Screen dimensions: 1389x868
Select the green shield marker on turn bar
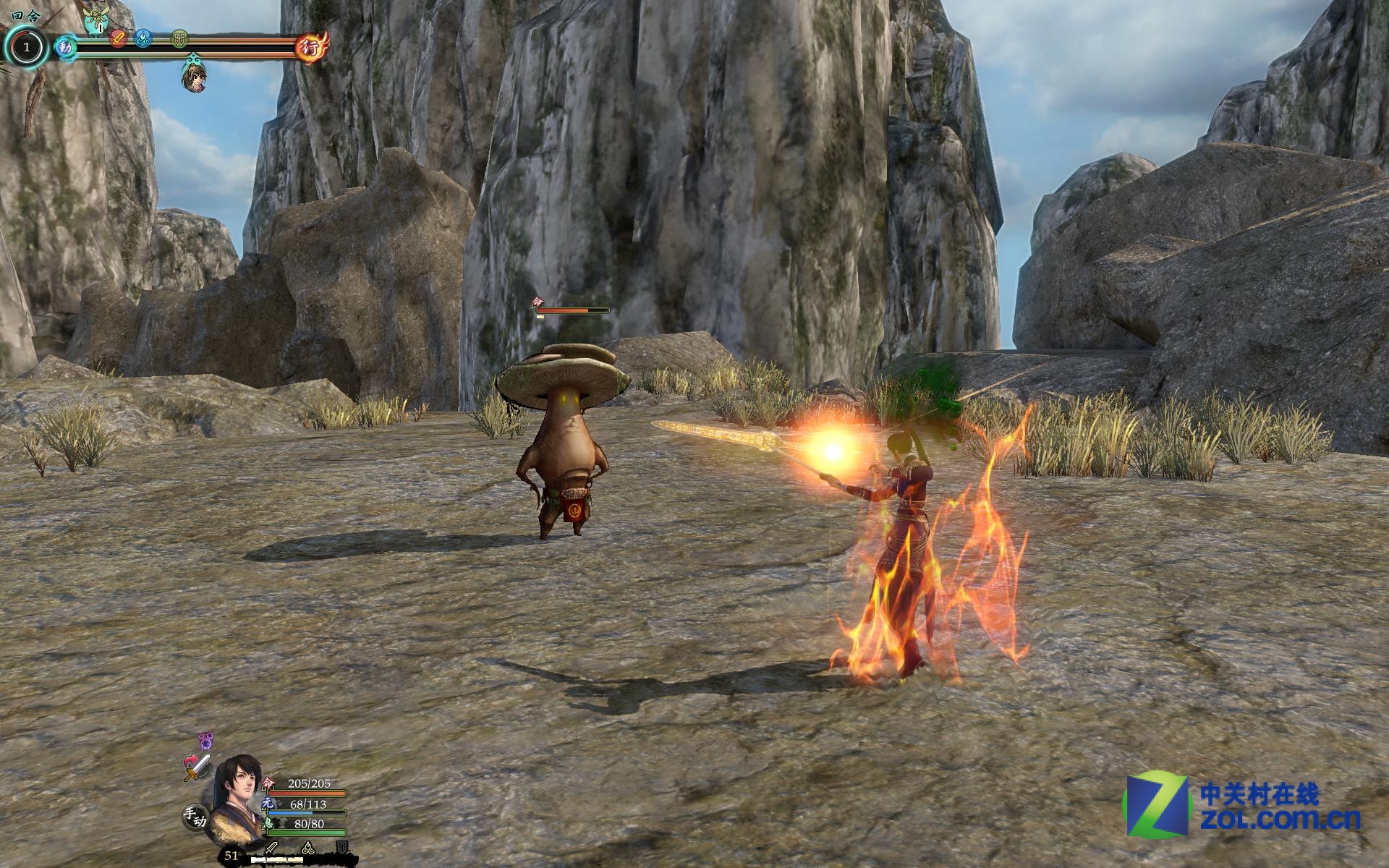pos(180,38)
